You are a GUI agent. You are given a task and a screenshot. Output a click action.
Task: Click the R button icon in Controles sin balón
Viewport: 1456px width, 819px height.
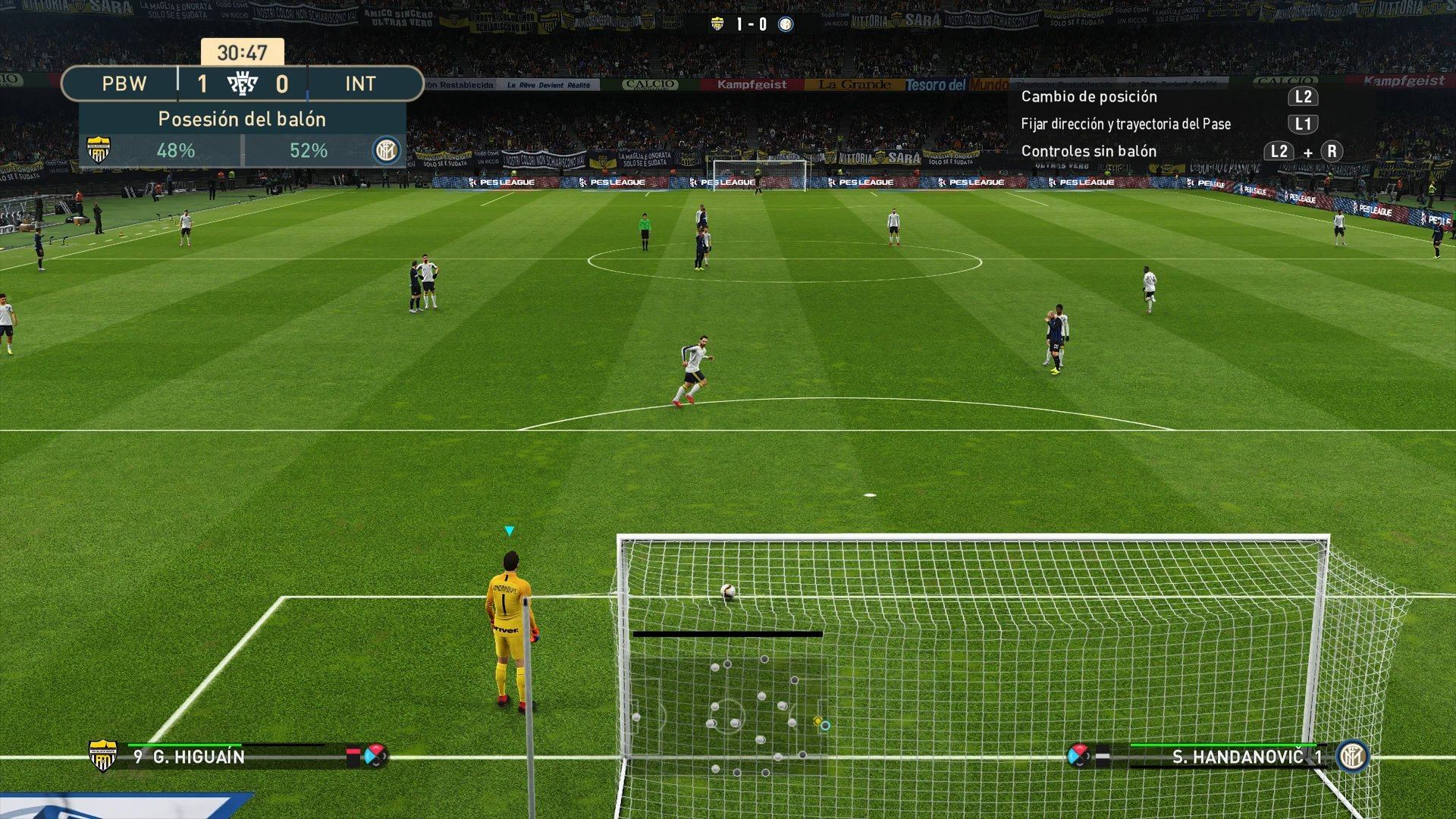1332,152
